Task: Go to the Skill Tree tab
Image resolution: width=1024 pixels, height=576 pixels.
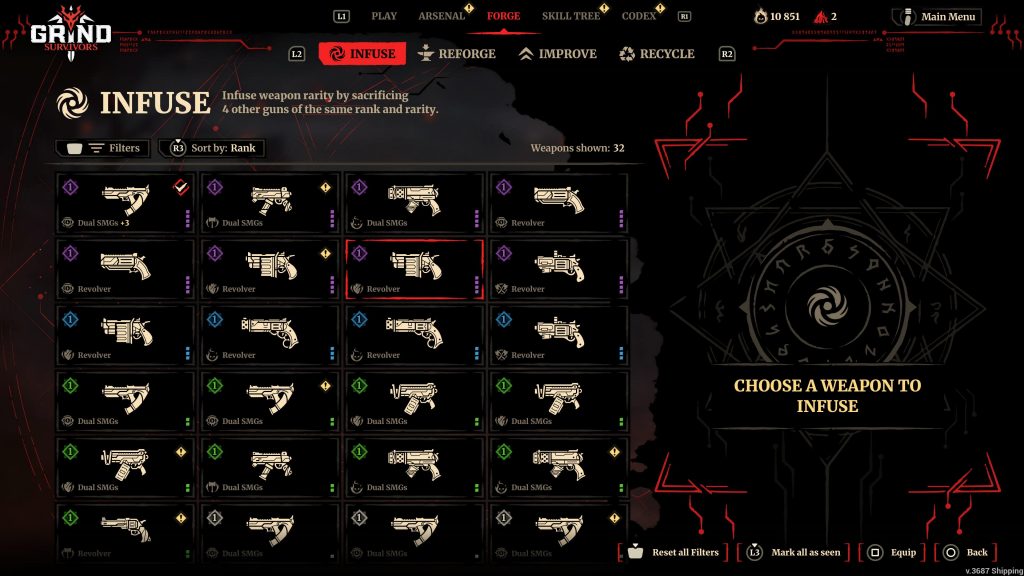Action: pos(571,16)
